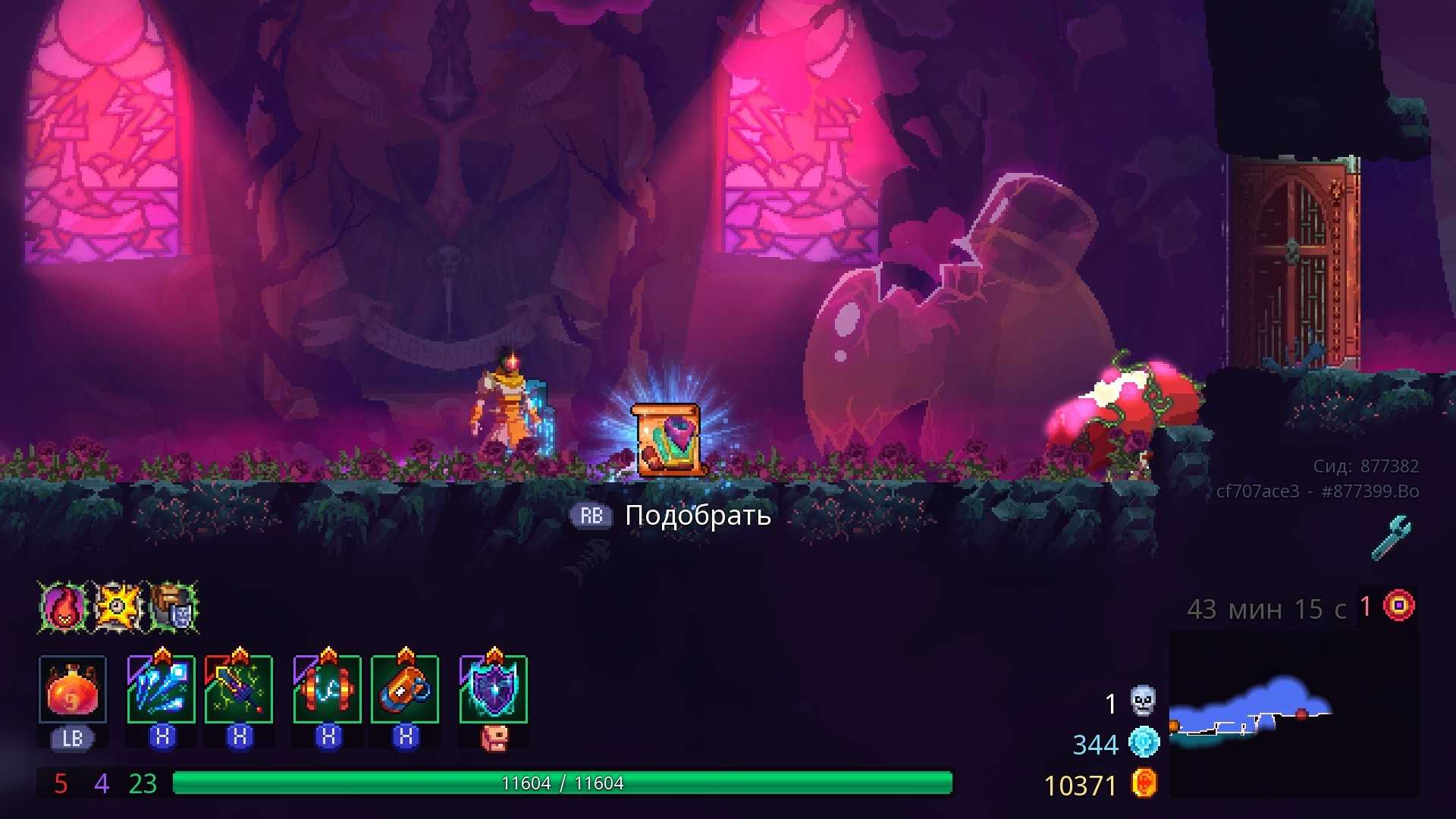The image size is (1456, 819).
Task: Inspect the yellow starburst clock mutation
Action: coord(118,607)
